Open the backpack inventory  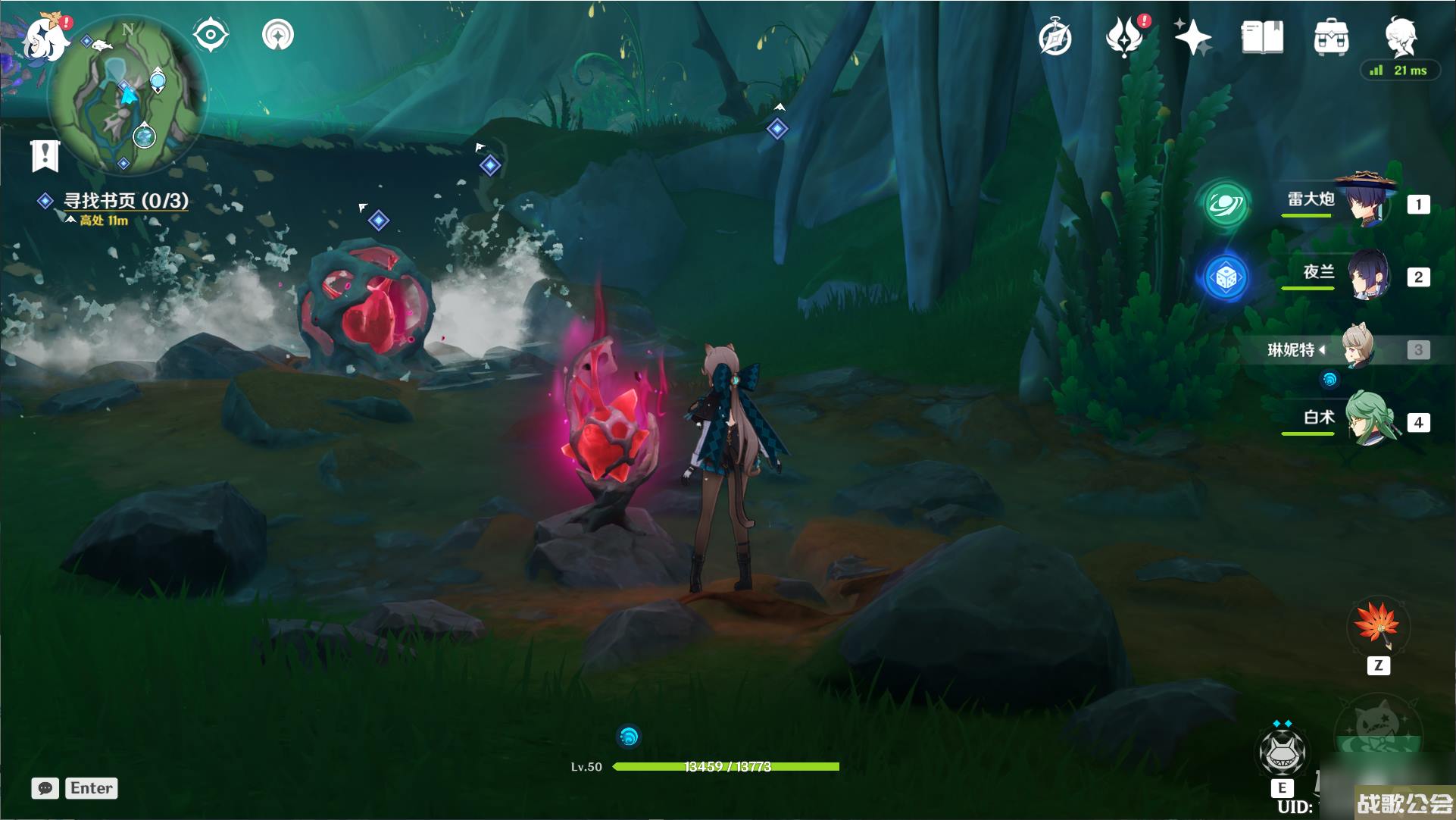pos(1331,36)
